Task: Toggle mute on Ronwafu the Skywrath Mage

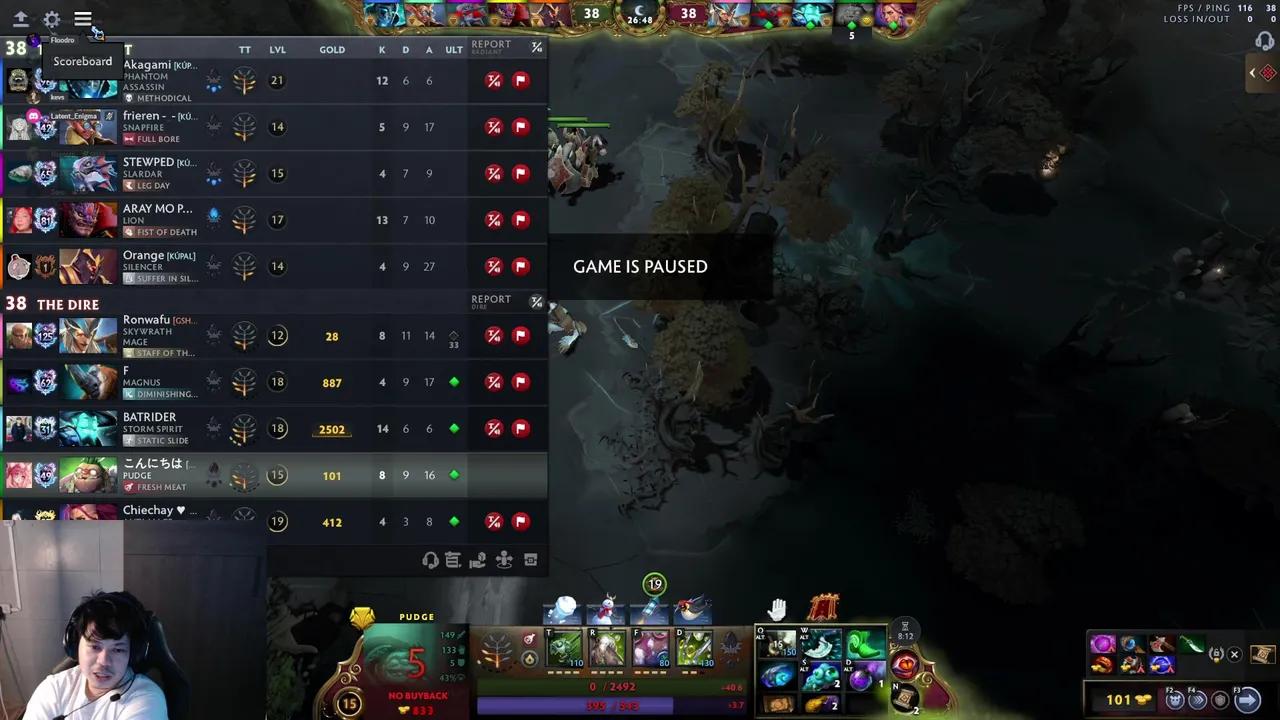Action: 493,336
